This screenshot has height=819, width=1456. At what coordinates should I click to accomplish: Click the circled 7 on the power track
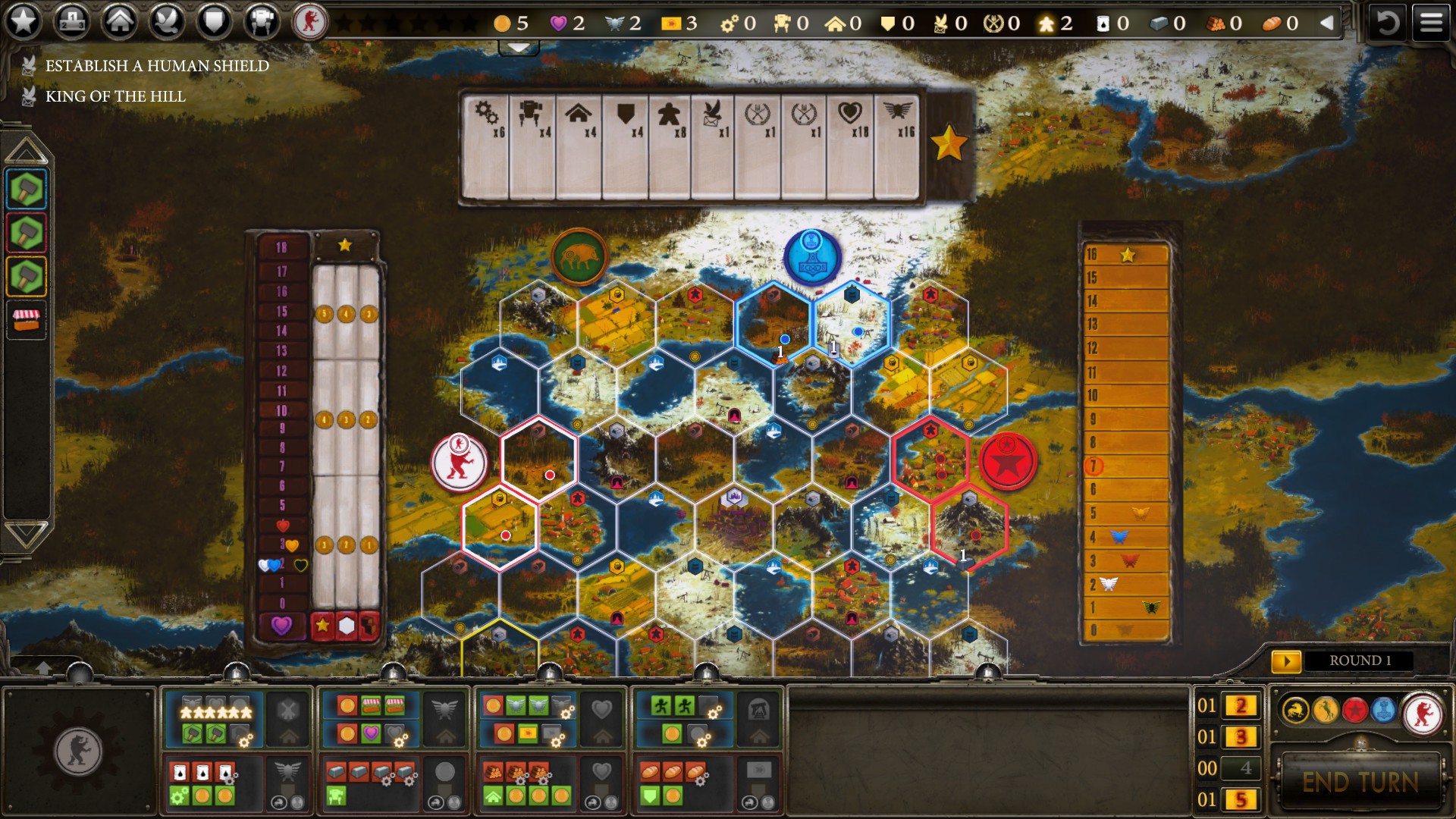pyautogui.click(x=1094, y=466)
